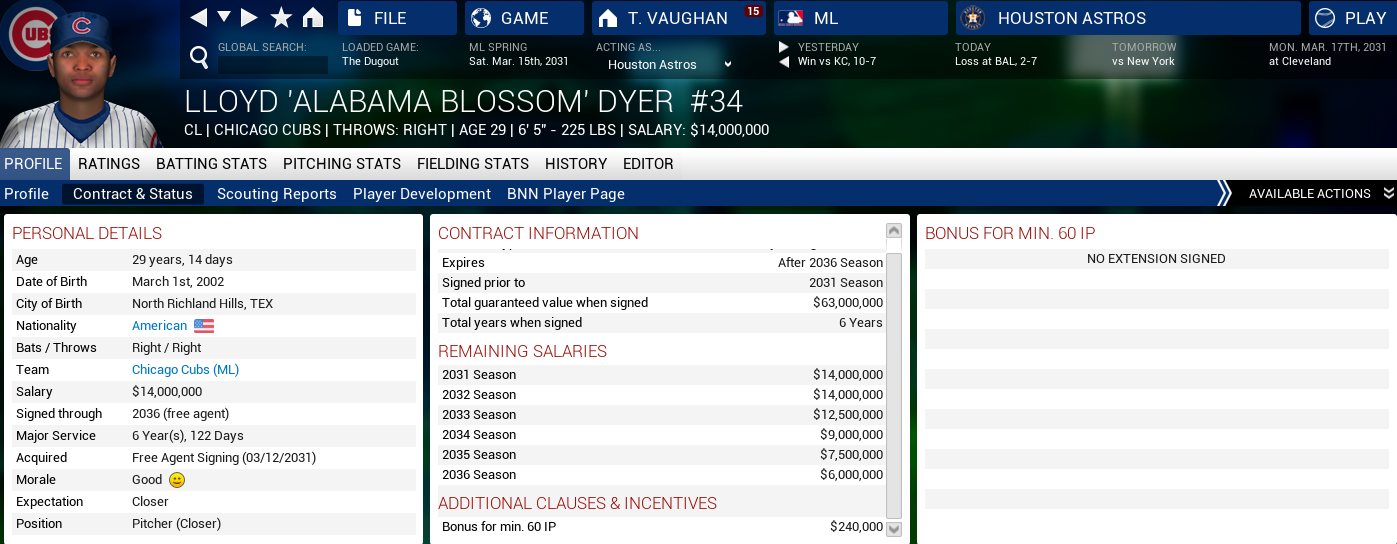Select the Player Development subtab

click(x=422, y=194)
